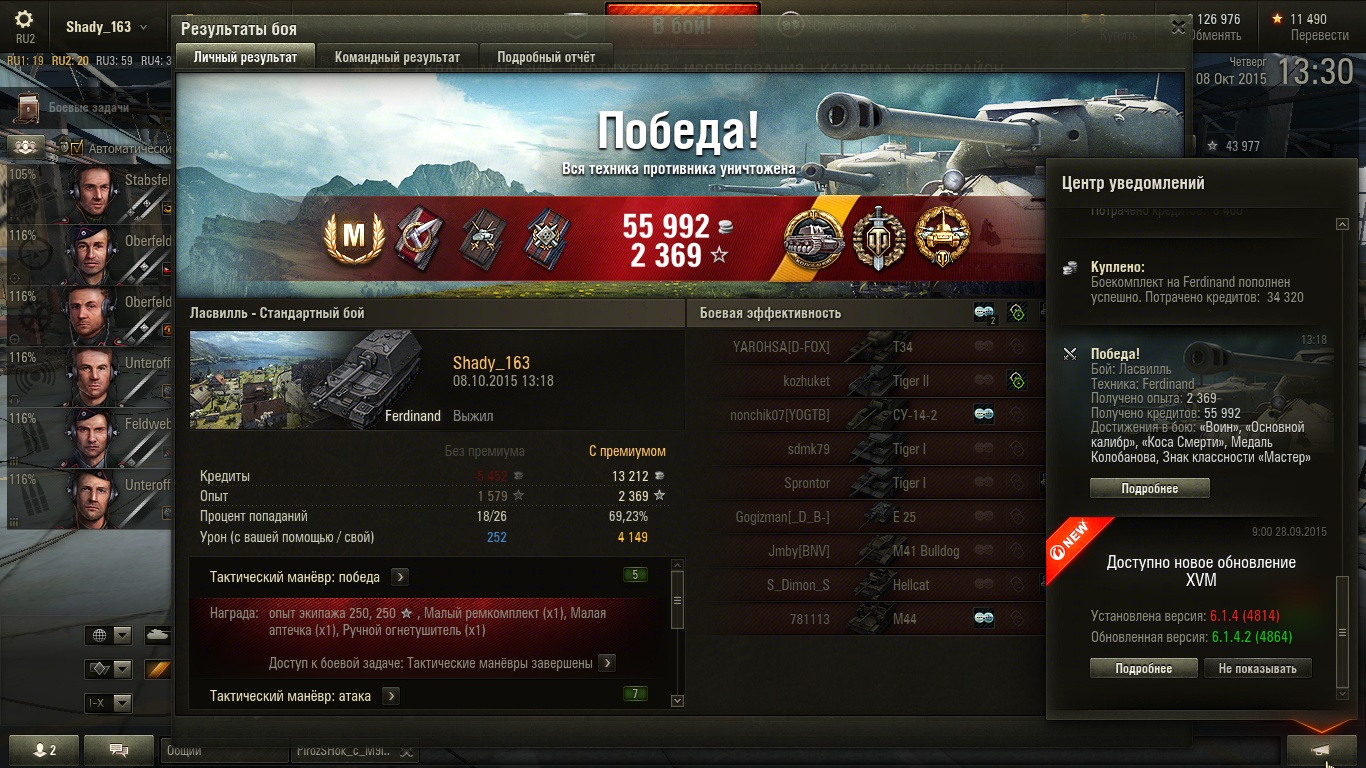
Task: Close the battle results window
Action: (x=1178, y=28)
